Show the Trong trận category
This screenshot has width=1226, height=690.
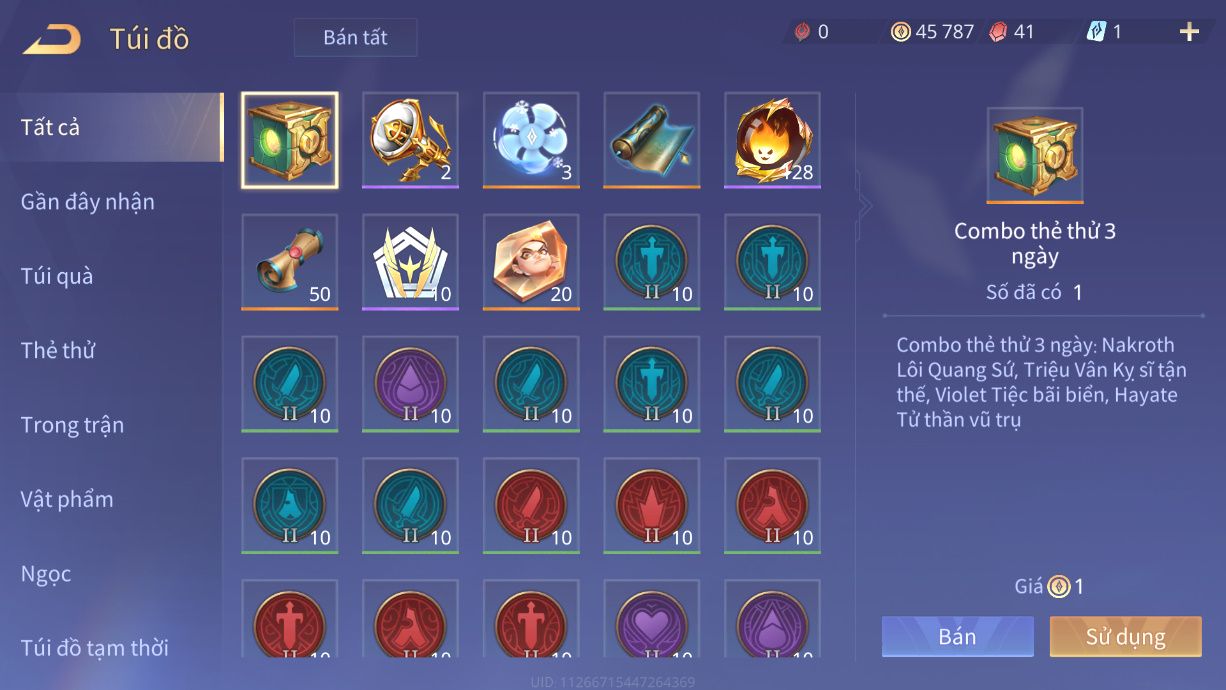(72, 425)
